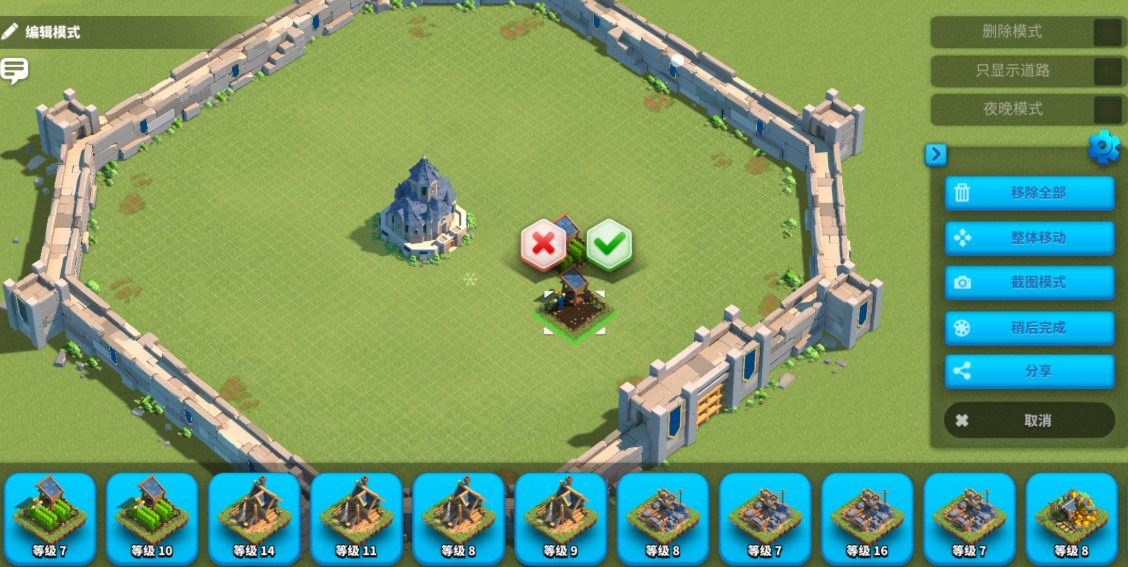Reject placement with the red X
This screenshot has width=1128, height=567.
click(x=543, y=244)
